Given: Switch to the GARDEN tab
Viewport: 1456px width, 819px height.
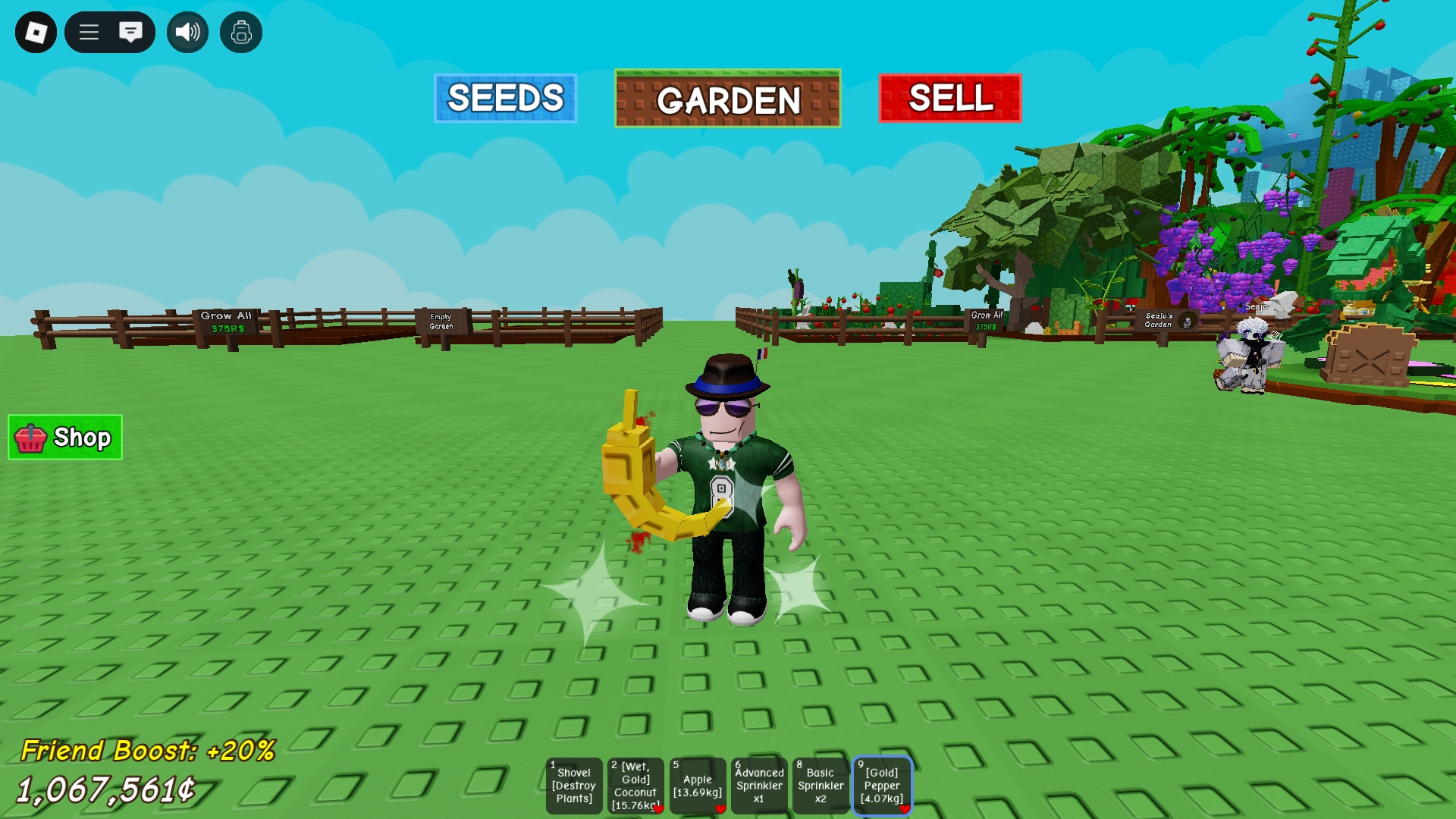Looking at the screenshot, I should pyautogui.click(x=727, y=100).
